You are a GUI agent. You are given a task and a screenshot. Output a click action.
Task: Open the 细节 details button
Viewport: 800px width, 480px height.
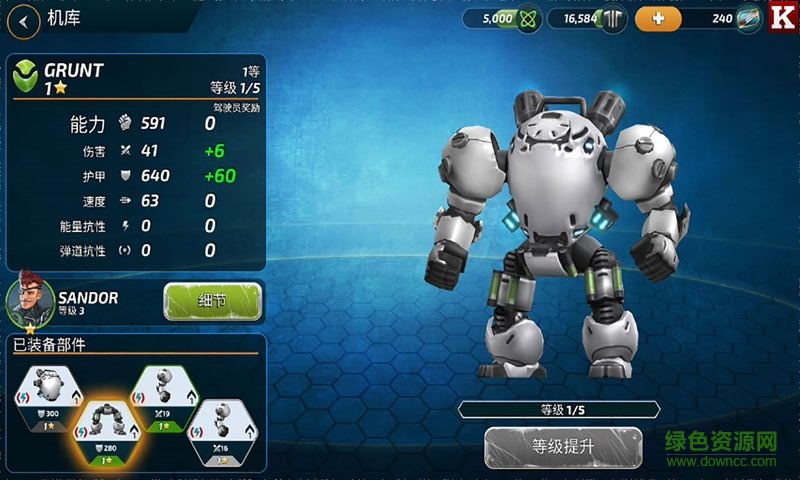pyautogui.click(x=212, y=300)
